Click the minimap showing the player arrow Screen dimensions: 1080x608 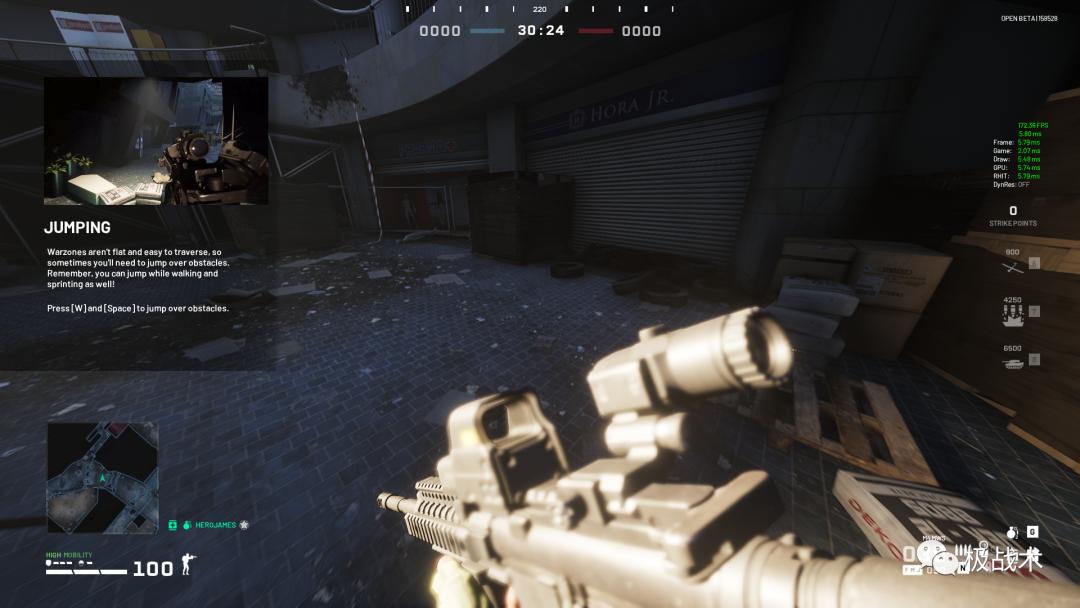(x=102, y=477)
